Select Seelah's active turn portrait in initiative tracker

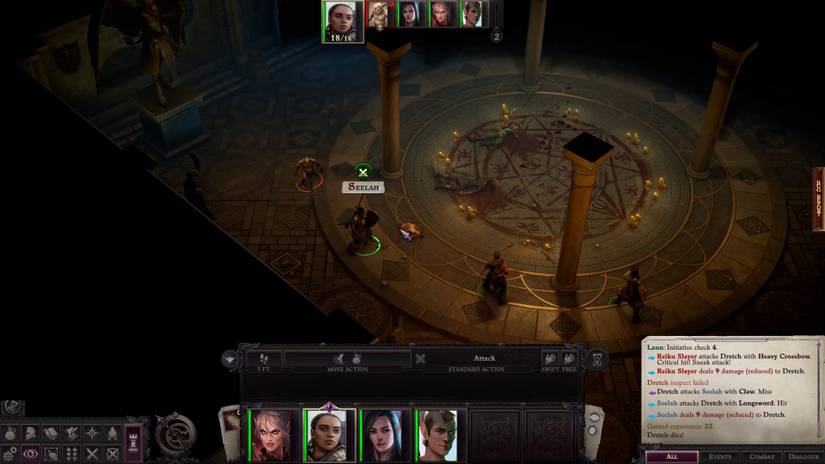340,21
